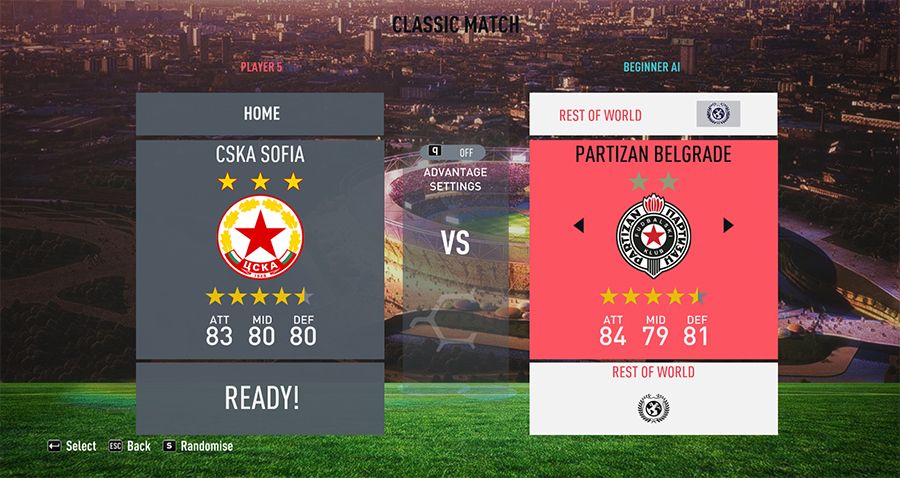Select the Partizan Belgrade club crest

(653, 236)
